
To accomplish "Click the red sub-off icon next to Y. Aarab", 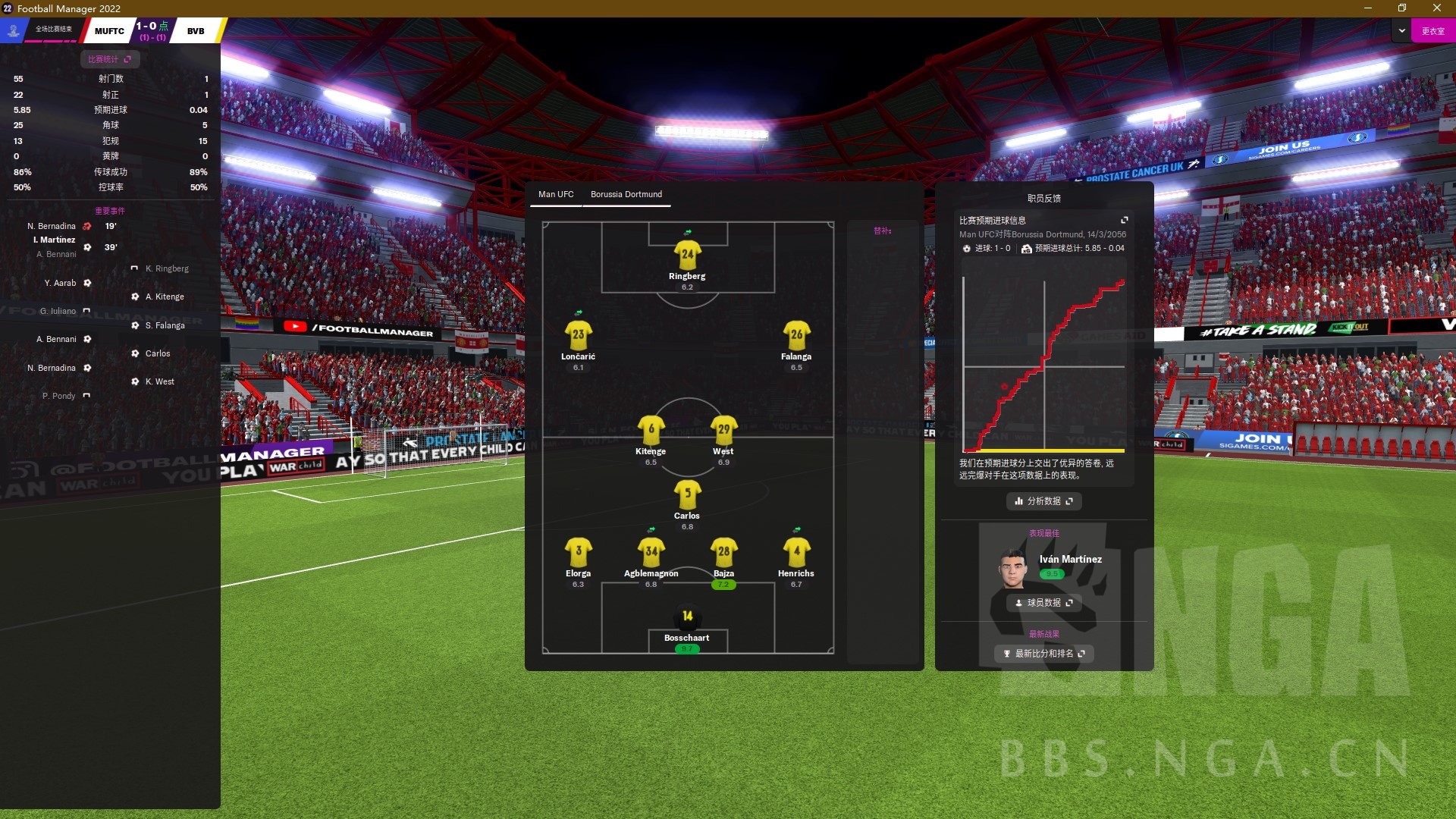I will click(87, 283).
